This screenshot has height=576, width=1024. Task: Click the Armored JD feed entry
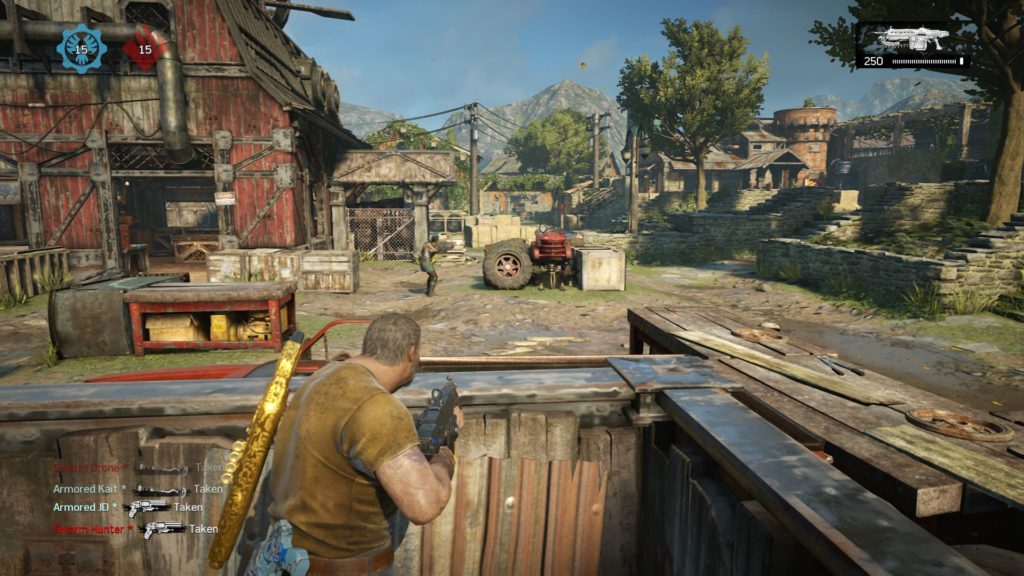[127, 507]
